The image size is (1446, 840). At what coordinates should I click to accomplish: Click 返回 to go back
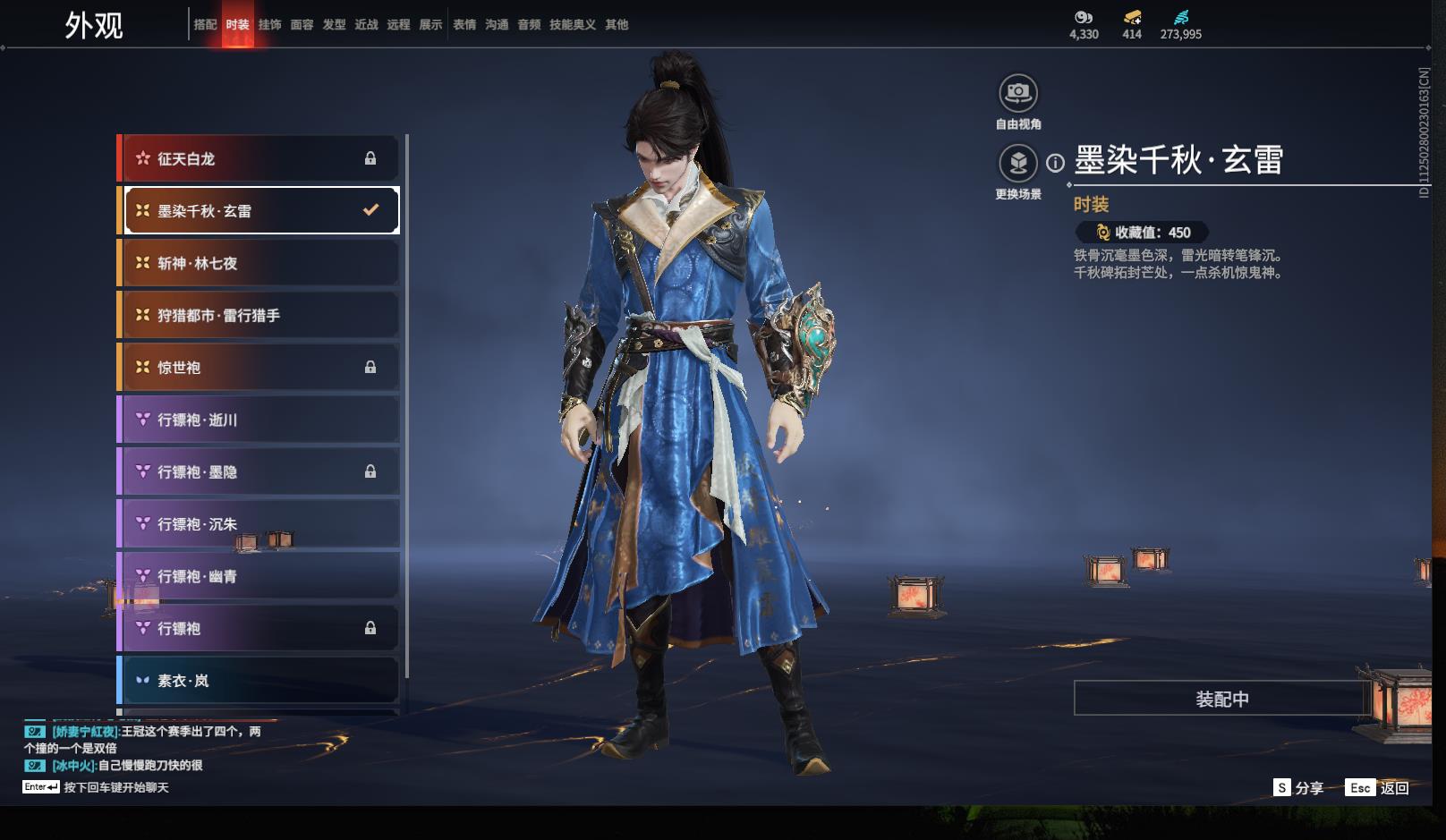tap(1378, 788)
